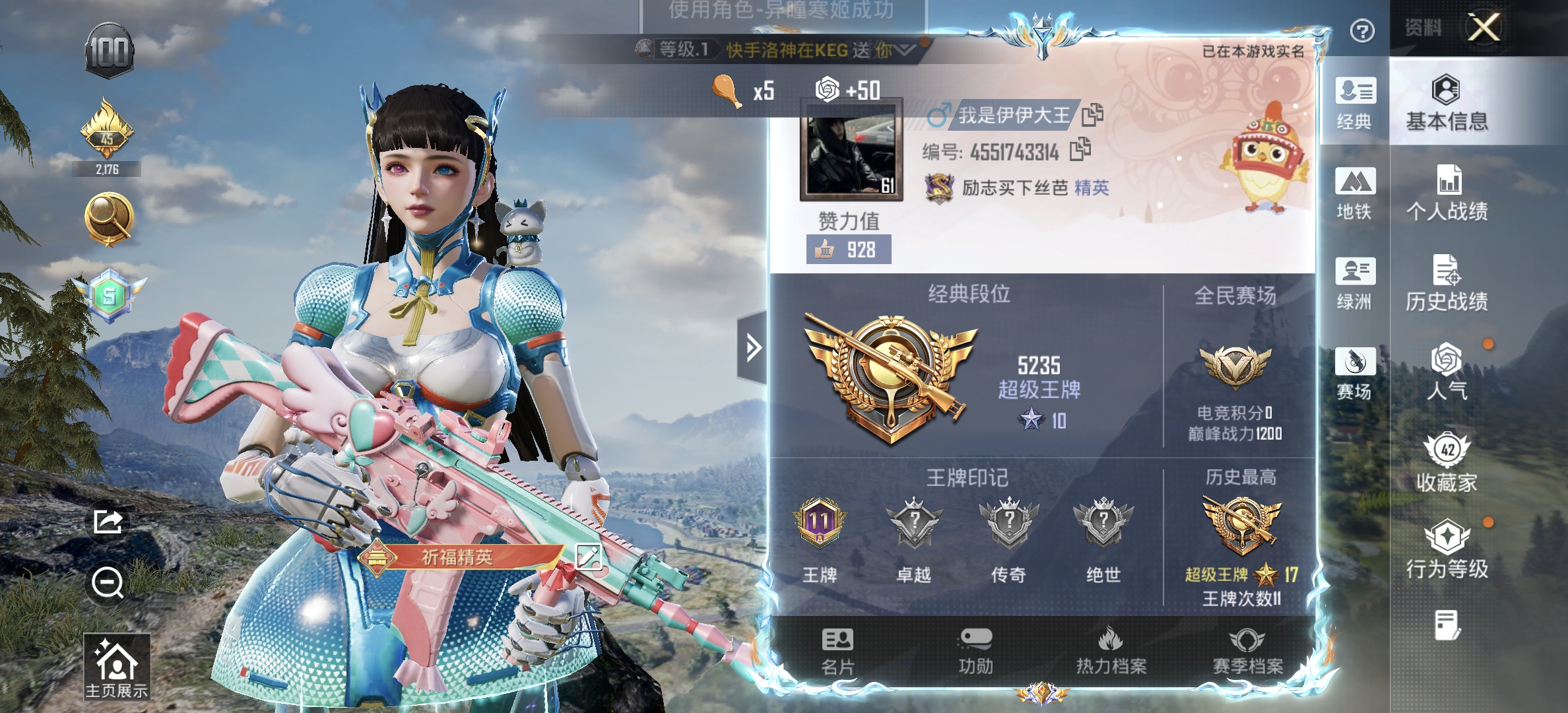
Task: Click the heat value progress bar showing 2,176
Action: coord(109,168)
